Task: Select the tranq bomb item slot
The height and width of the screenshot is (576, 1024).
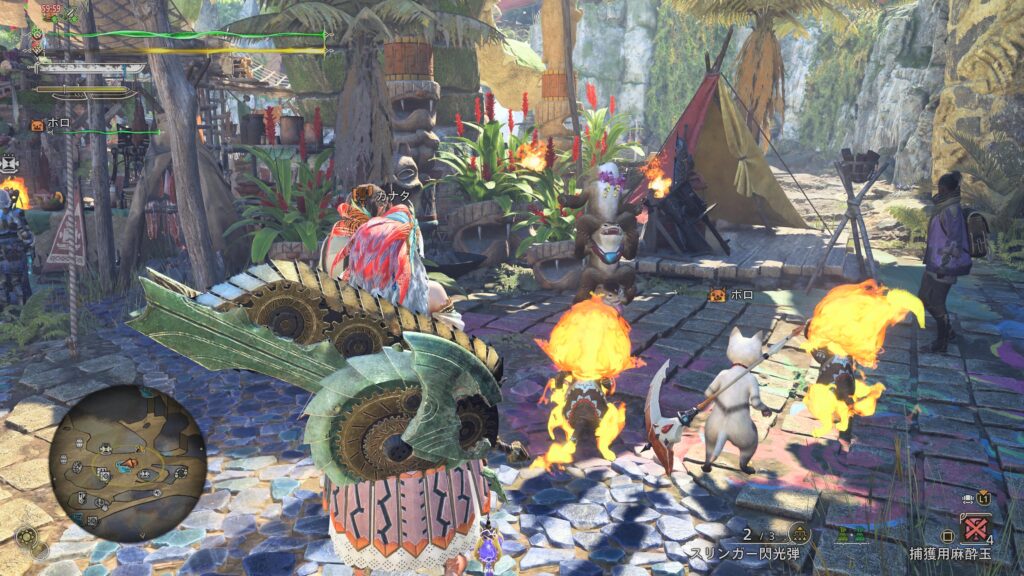Action: coord(976,528)
